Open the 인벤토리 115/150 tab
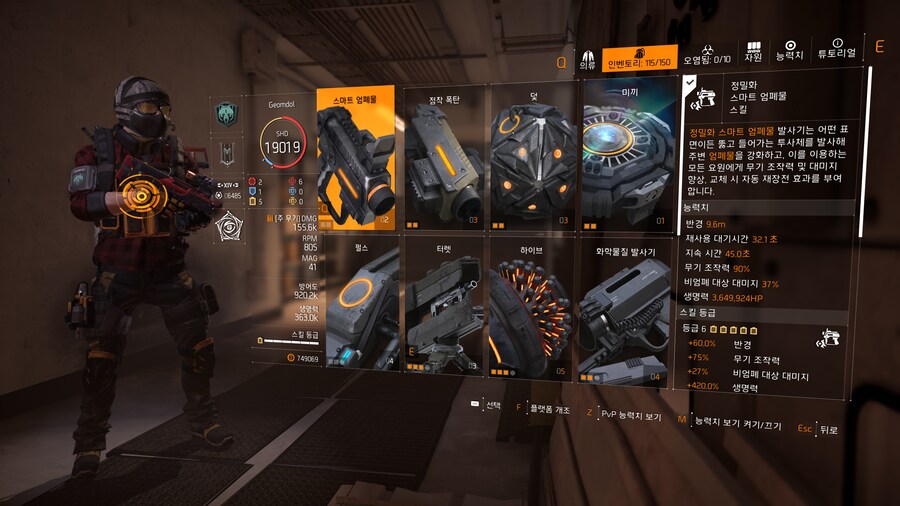The height and width of the screenshot is (506, 900). [640, 58]
